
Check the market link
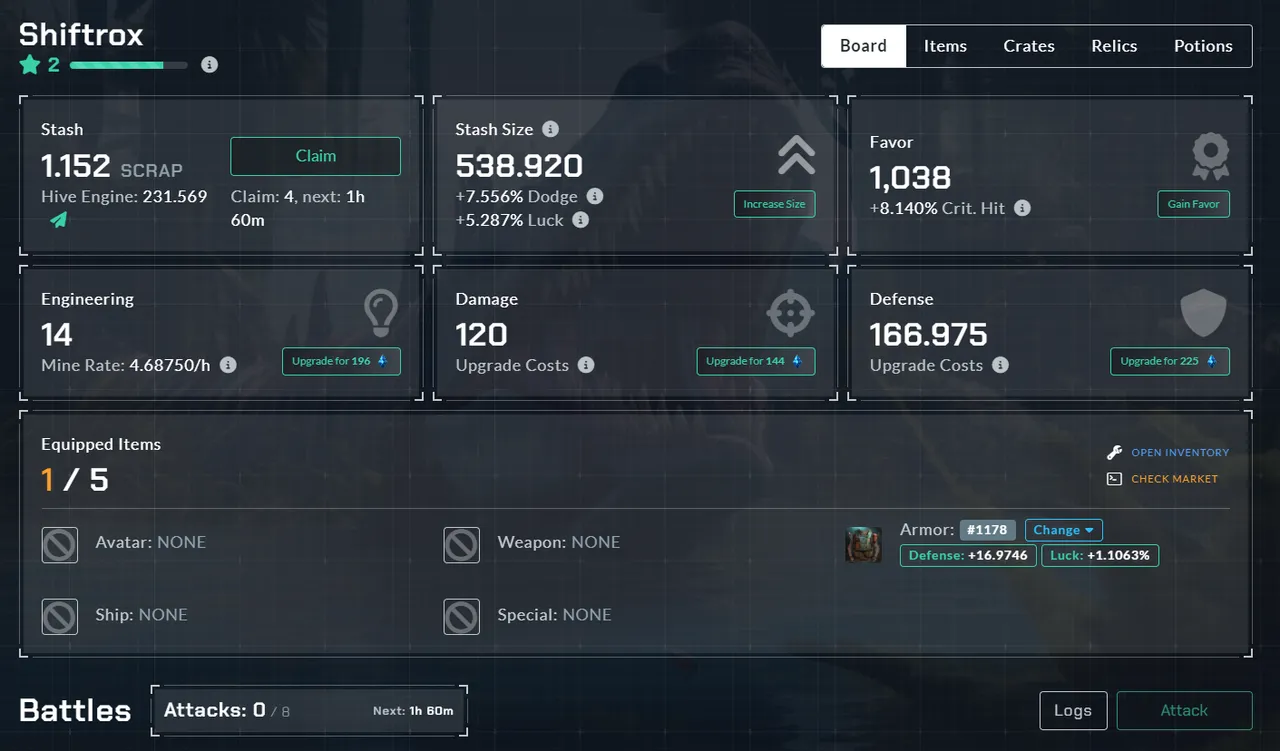click(x=1174, y=479)
